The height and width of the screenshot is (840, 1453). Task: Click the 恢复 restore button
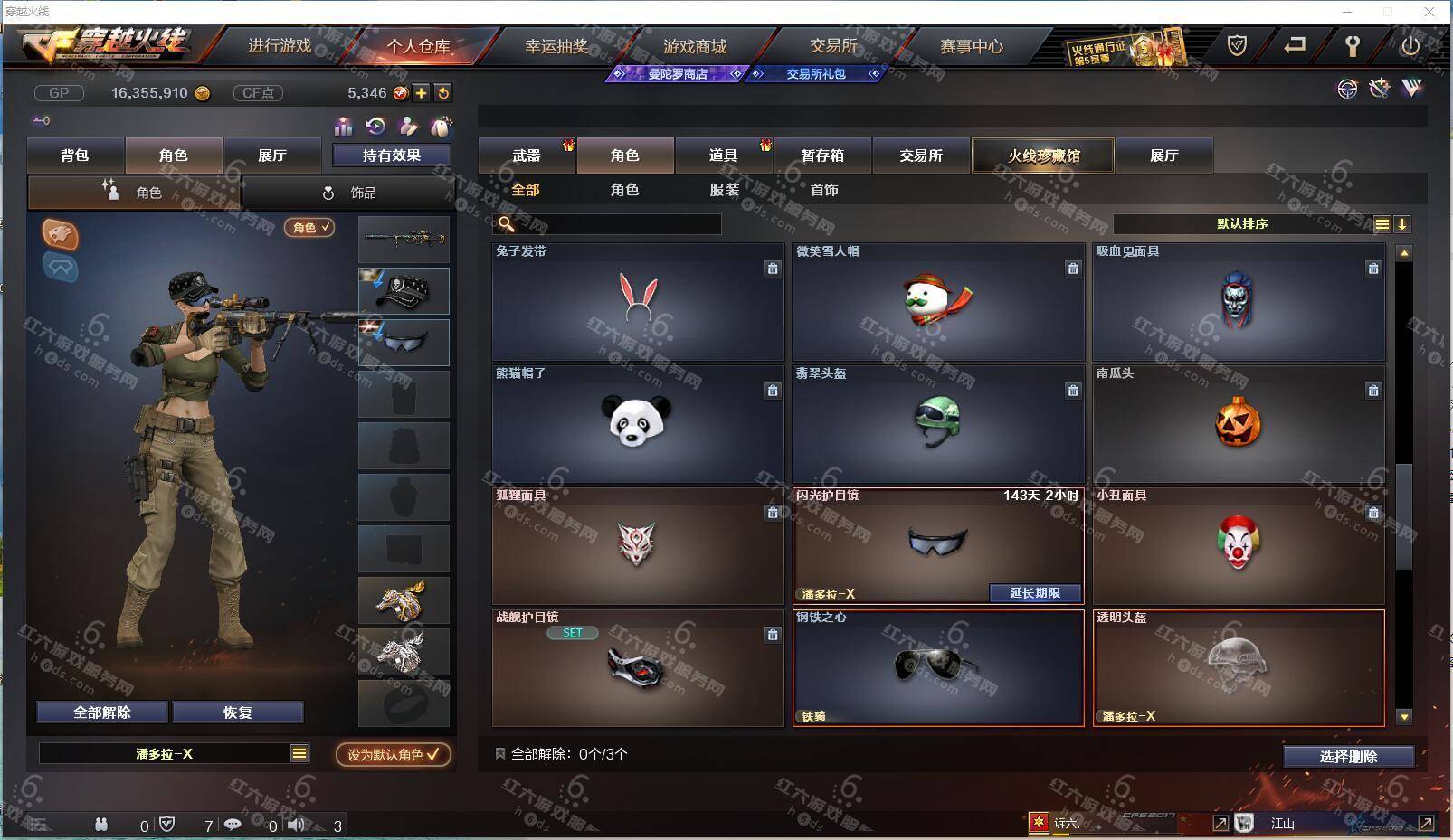[x=238, y=713]
